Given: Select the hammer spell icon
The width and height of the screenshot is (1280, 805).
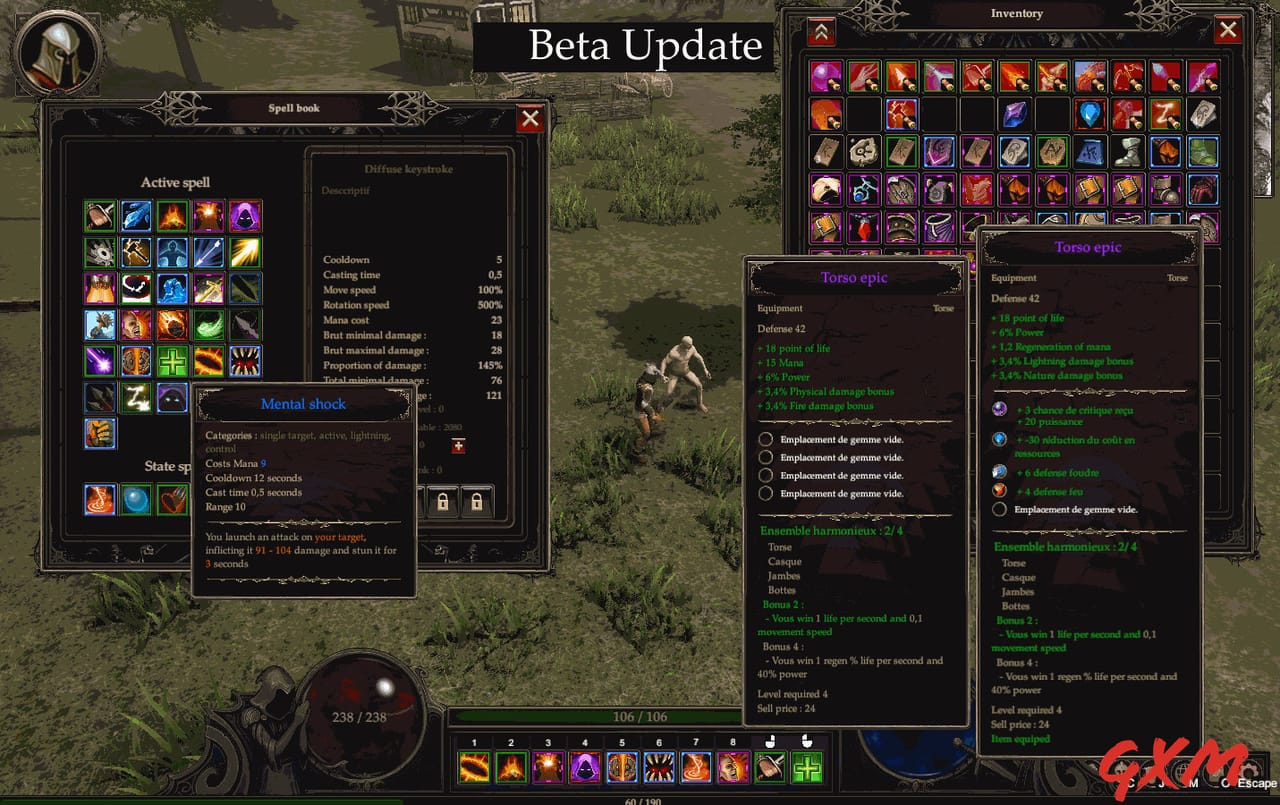Looking at the screenshot, I should (136, 251).
